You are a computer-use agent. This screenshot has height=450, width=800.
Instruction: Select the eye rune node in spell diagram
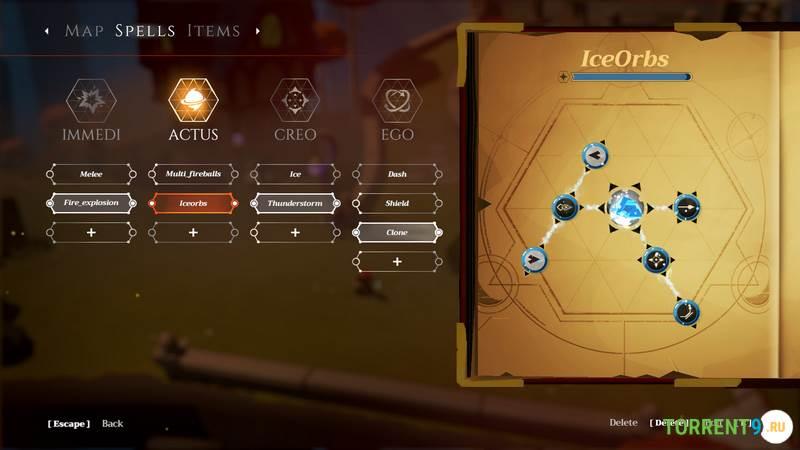pos(565,208)
